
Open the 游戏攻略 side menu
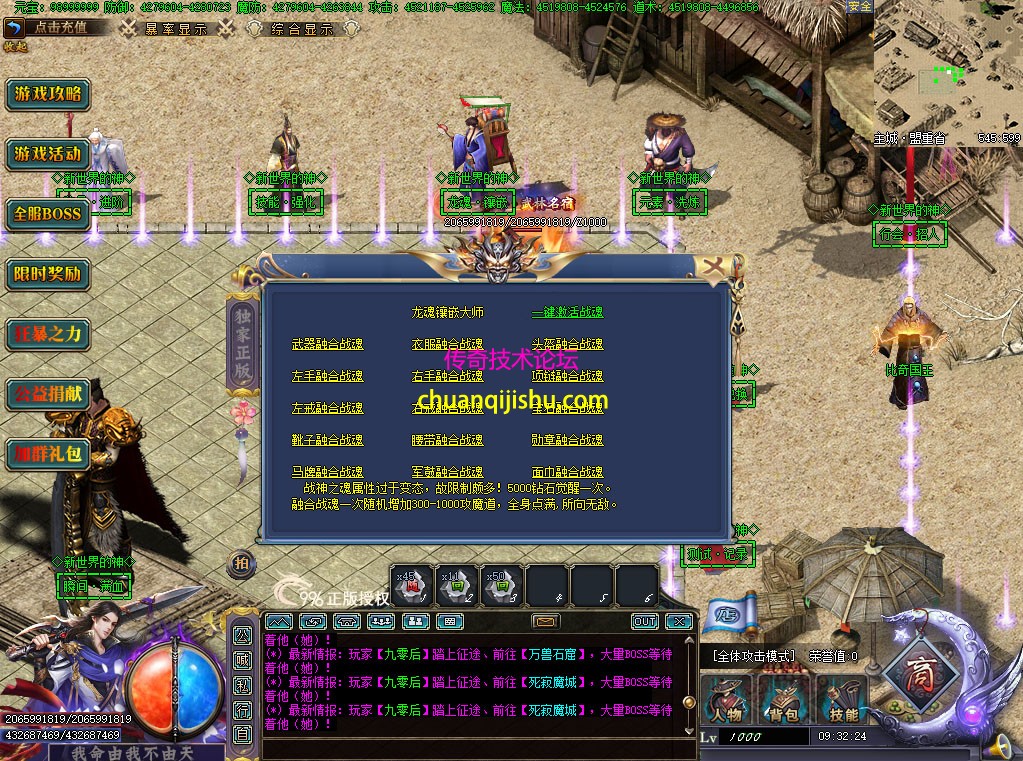(47, 95)
